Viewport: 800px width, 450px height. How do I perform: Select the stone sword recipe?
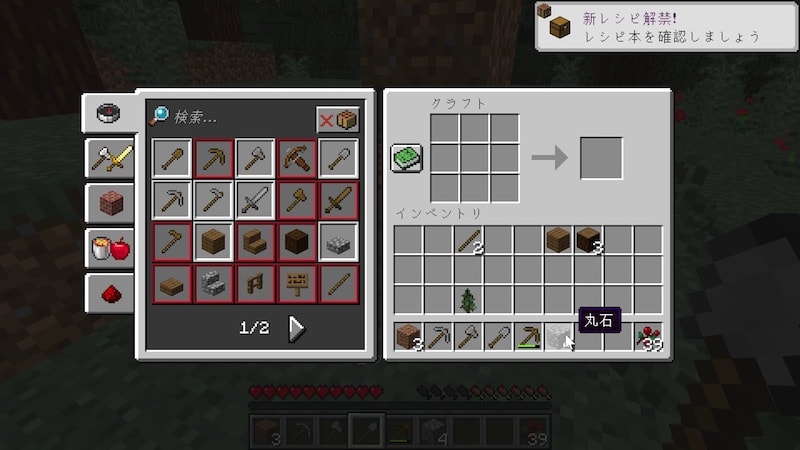[255, 200]
